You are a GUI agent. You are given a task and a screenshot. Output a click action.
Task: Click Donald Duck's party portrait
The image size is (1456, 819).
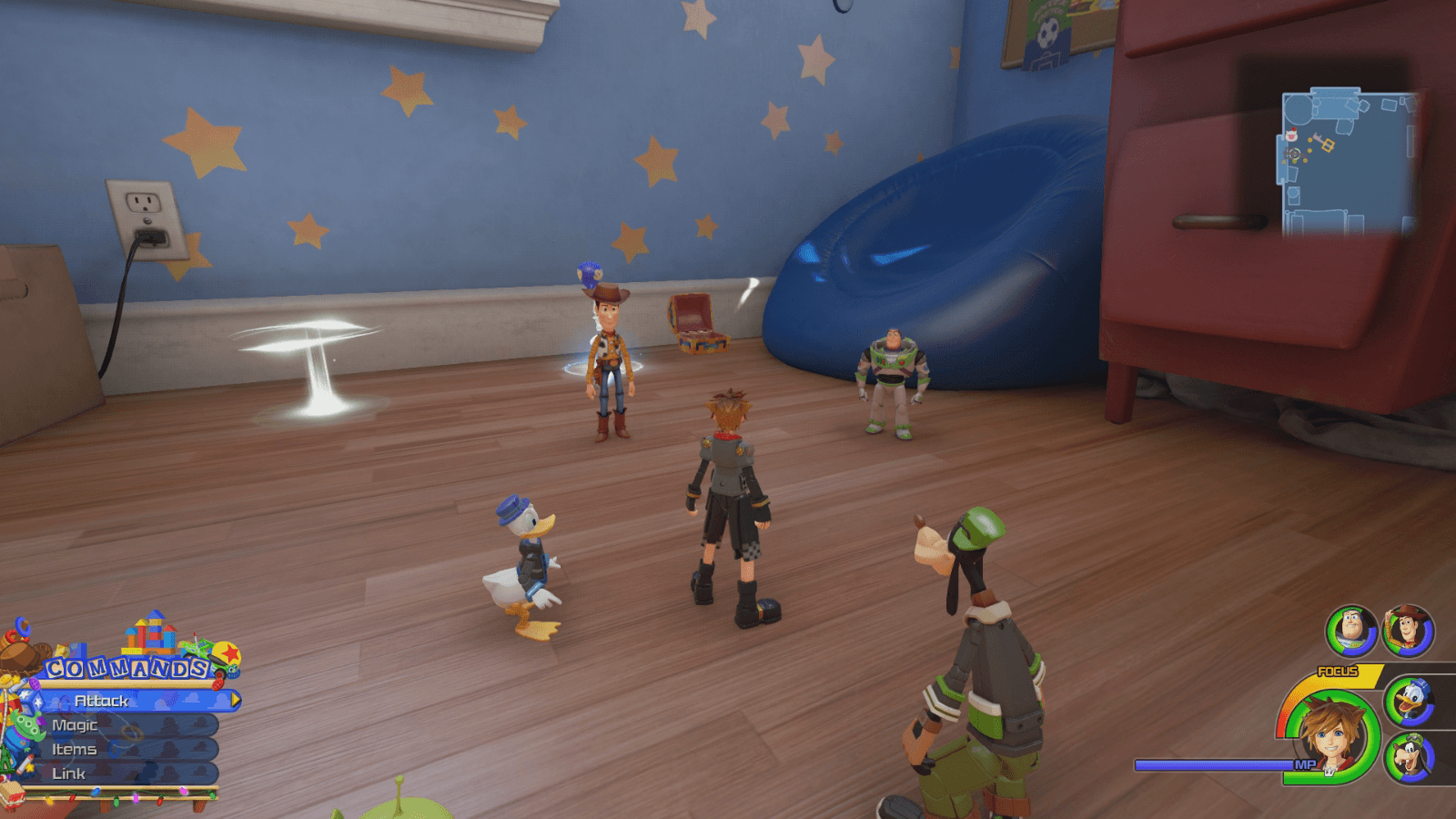(x=1412, y=701)
